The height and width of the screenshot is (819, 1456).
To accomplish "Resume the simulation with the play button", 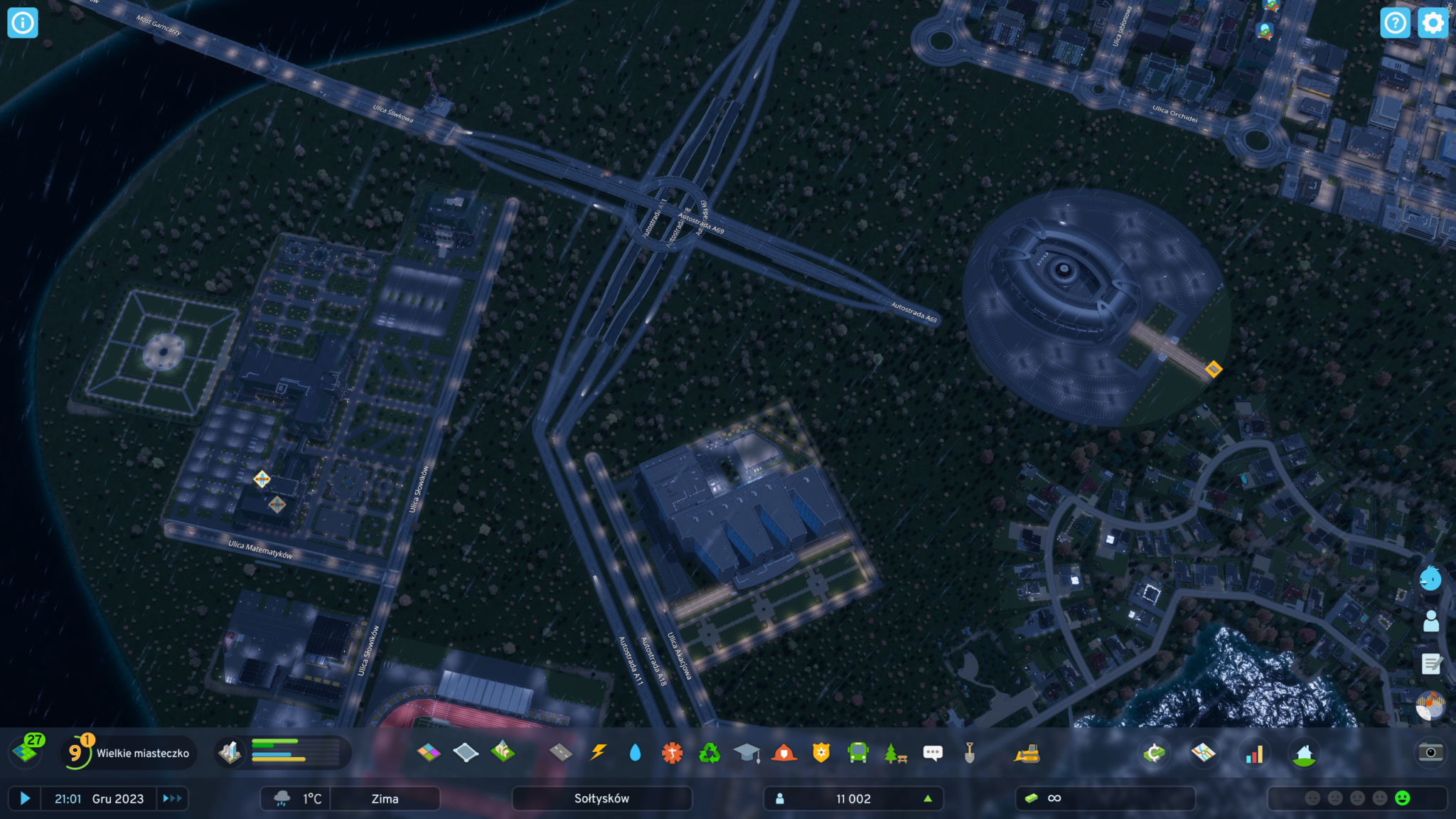I will pyautogui.click(x=24, y=798).
